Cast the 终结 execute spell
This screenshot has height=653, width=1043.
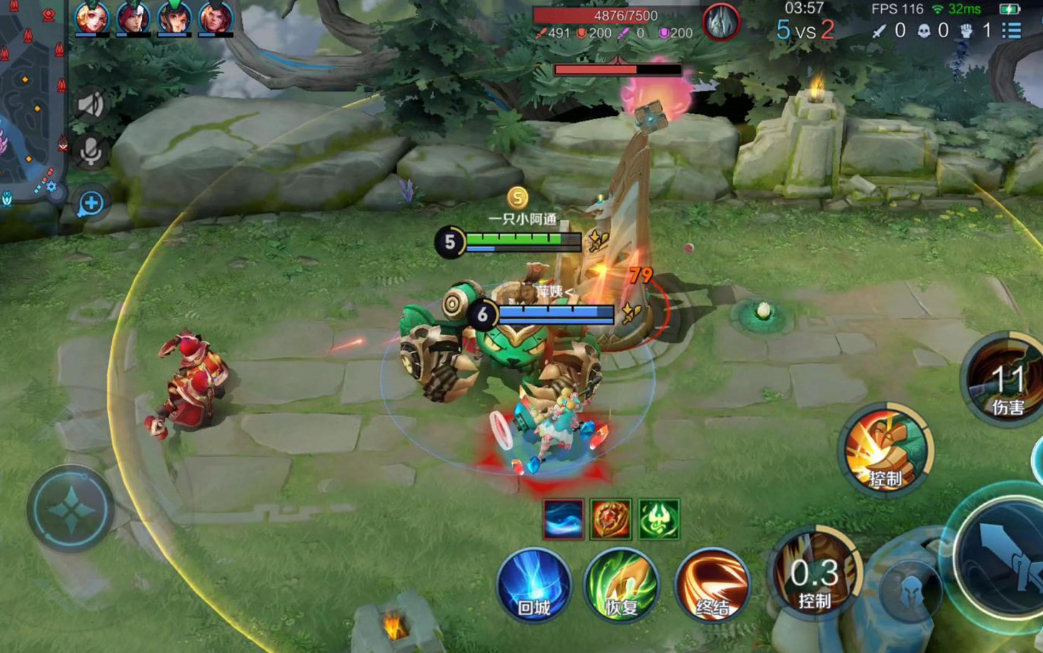click(712, 585)
